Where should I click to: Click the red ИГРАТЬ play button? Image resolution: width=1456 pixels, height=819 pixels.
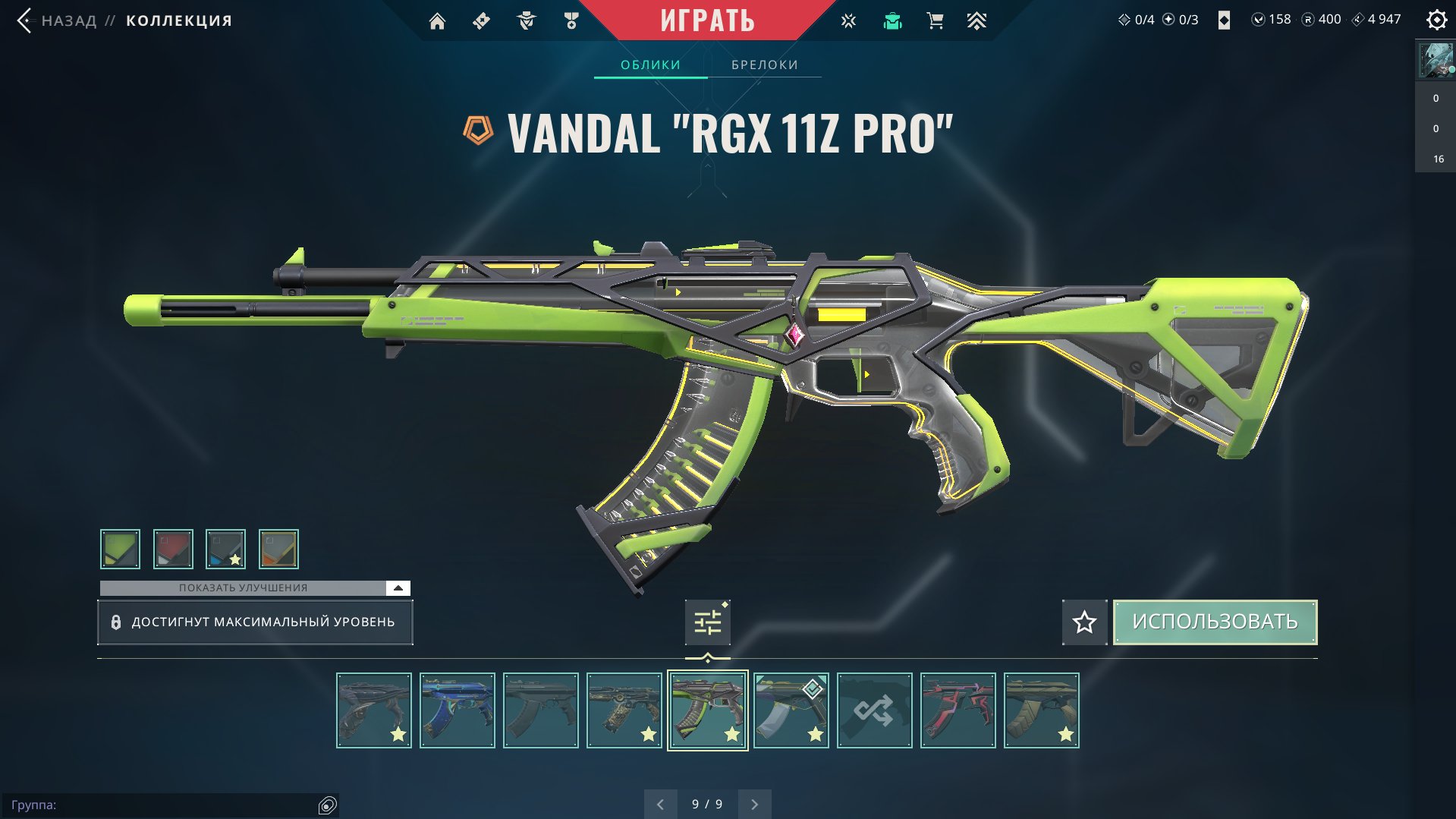click(x=707, y=20)
